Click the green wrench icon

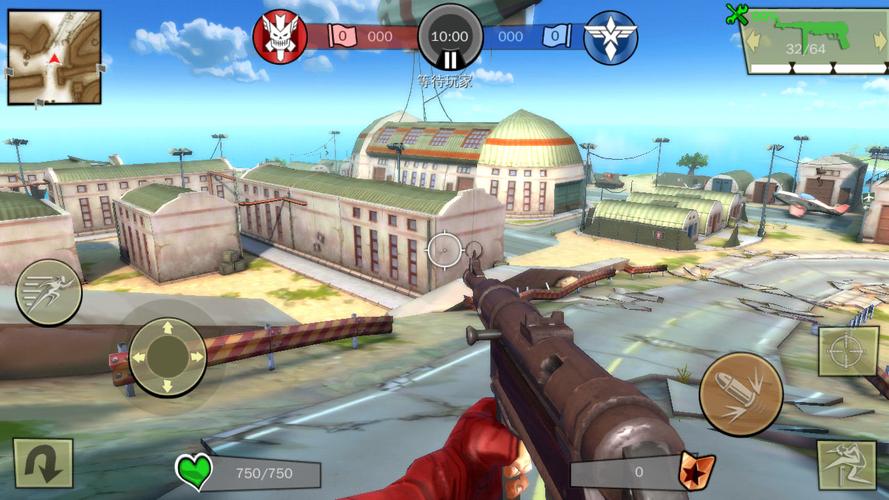coord(738,14)
